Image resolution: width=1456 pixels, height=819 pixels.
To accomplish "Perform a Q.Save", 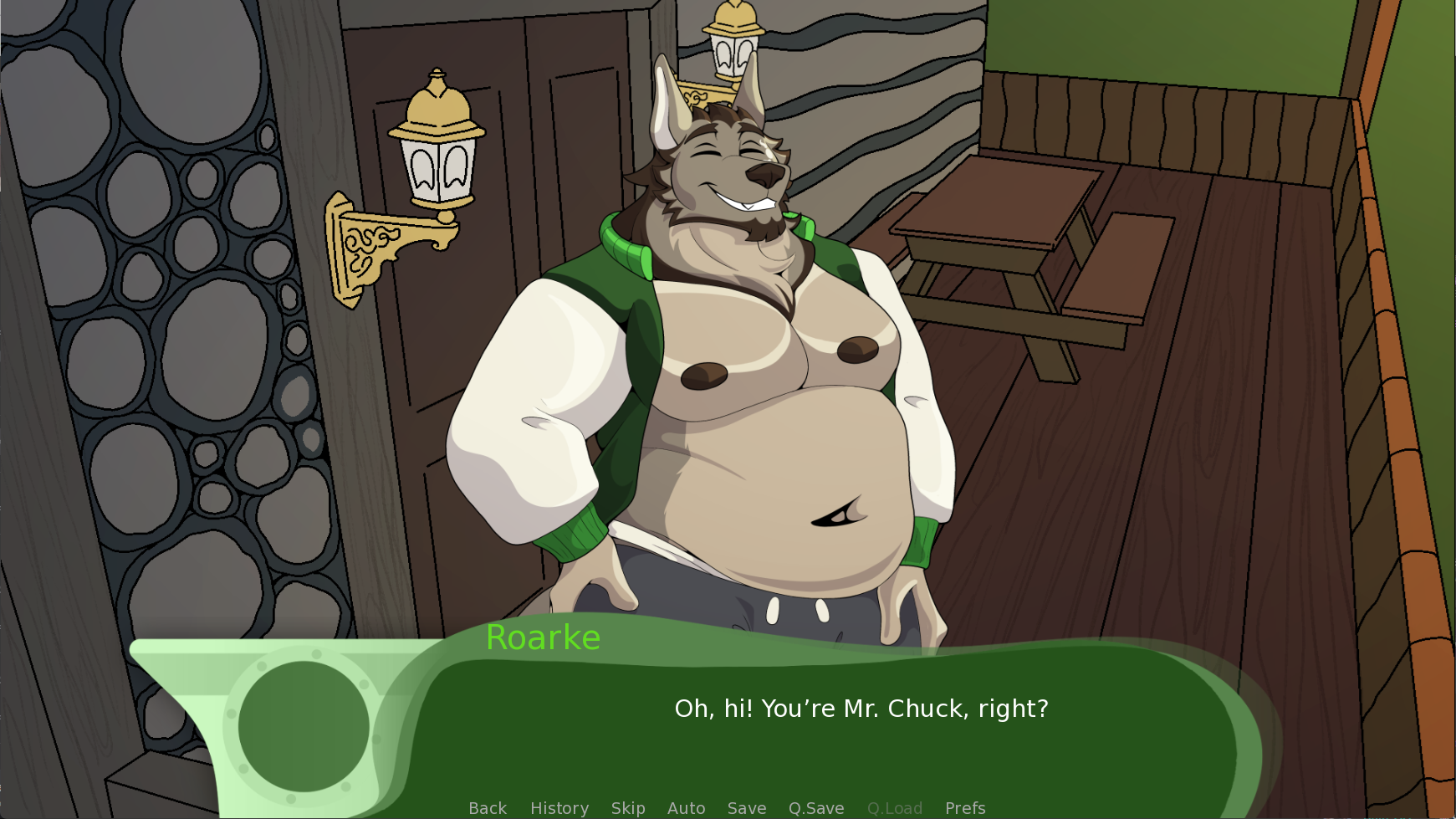I will coord(815,807).
